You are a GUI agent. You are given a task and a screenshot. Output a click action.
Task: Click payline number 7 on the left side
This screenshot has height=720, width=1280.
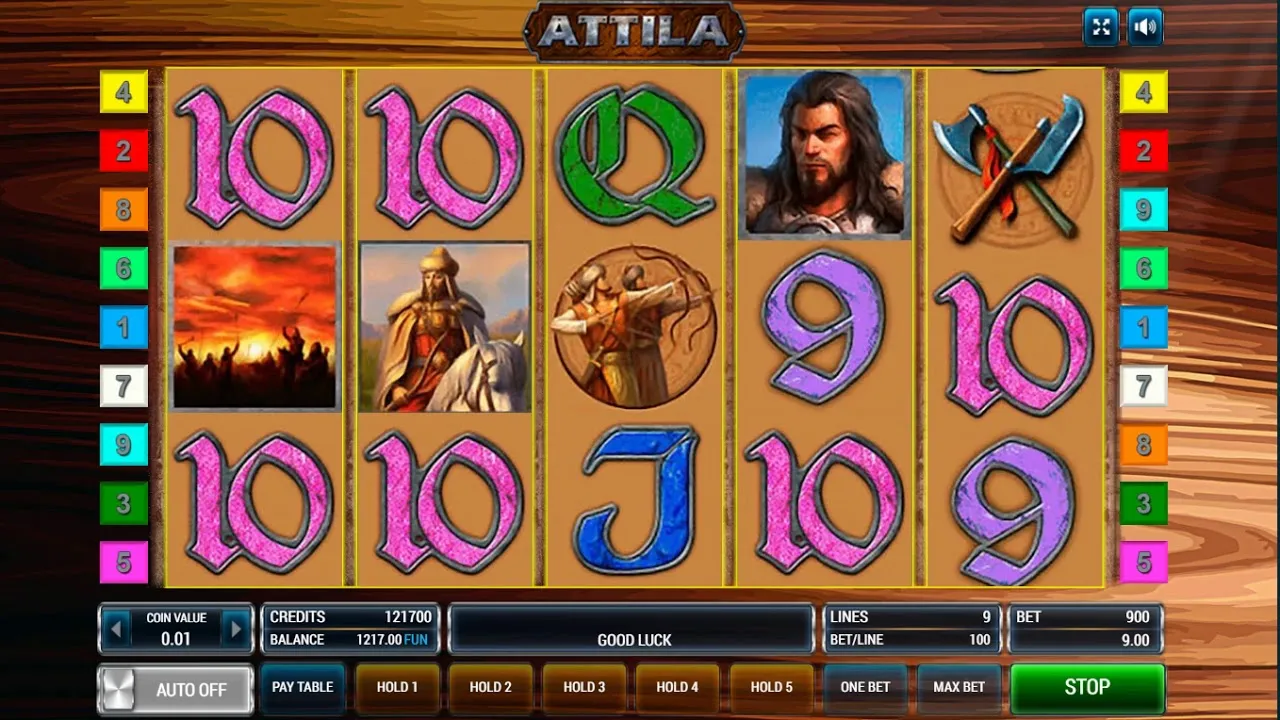click(x=123, y=386)
